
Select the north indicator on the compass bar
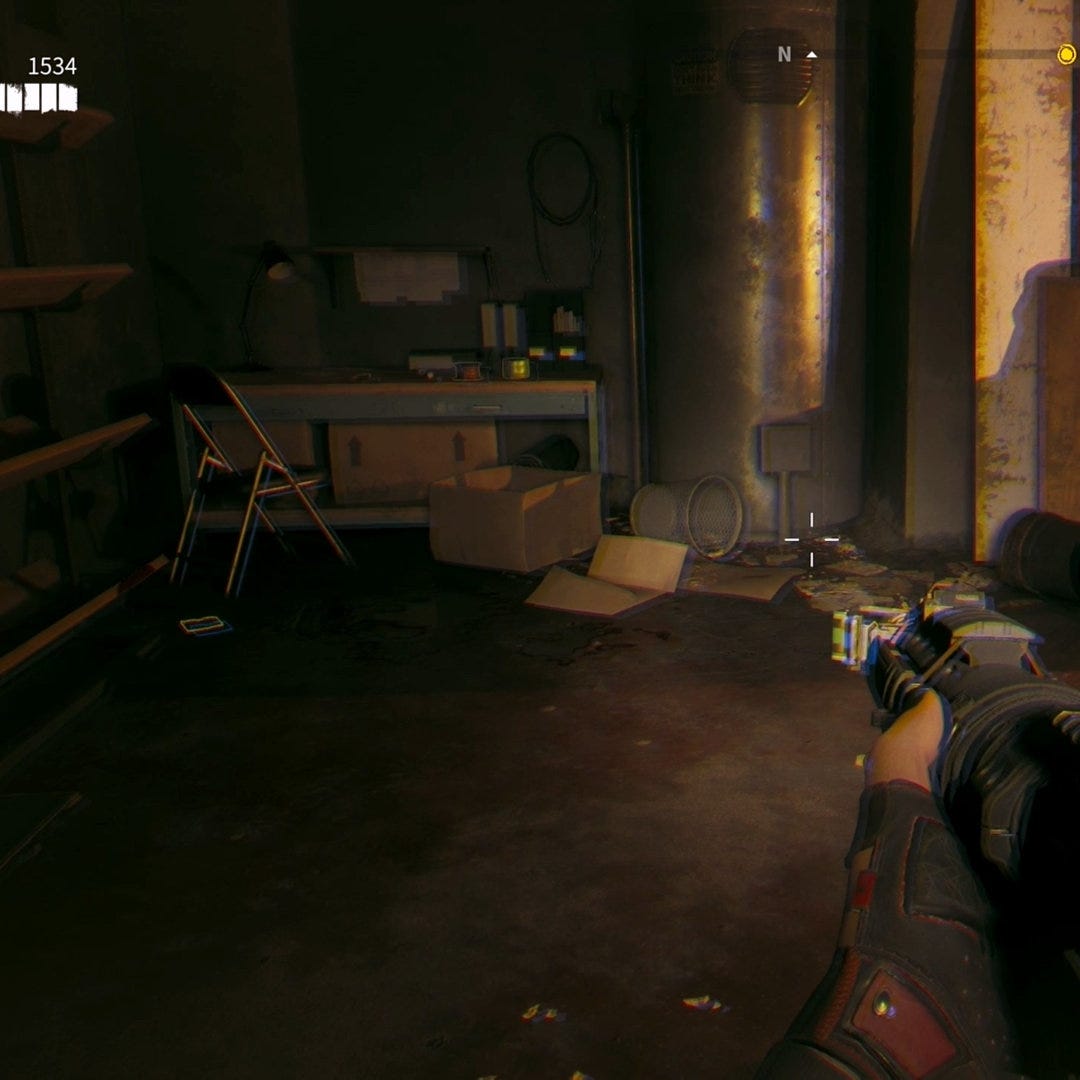tap(785, 55)
